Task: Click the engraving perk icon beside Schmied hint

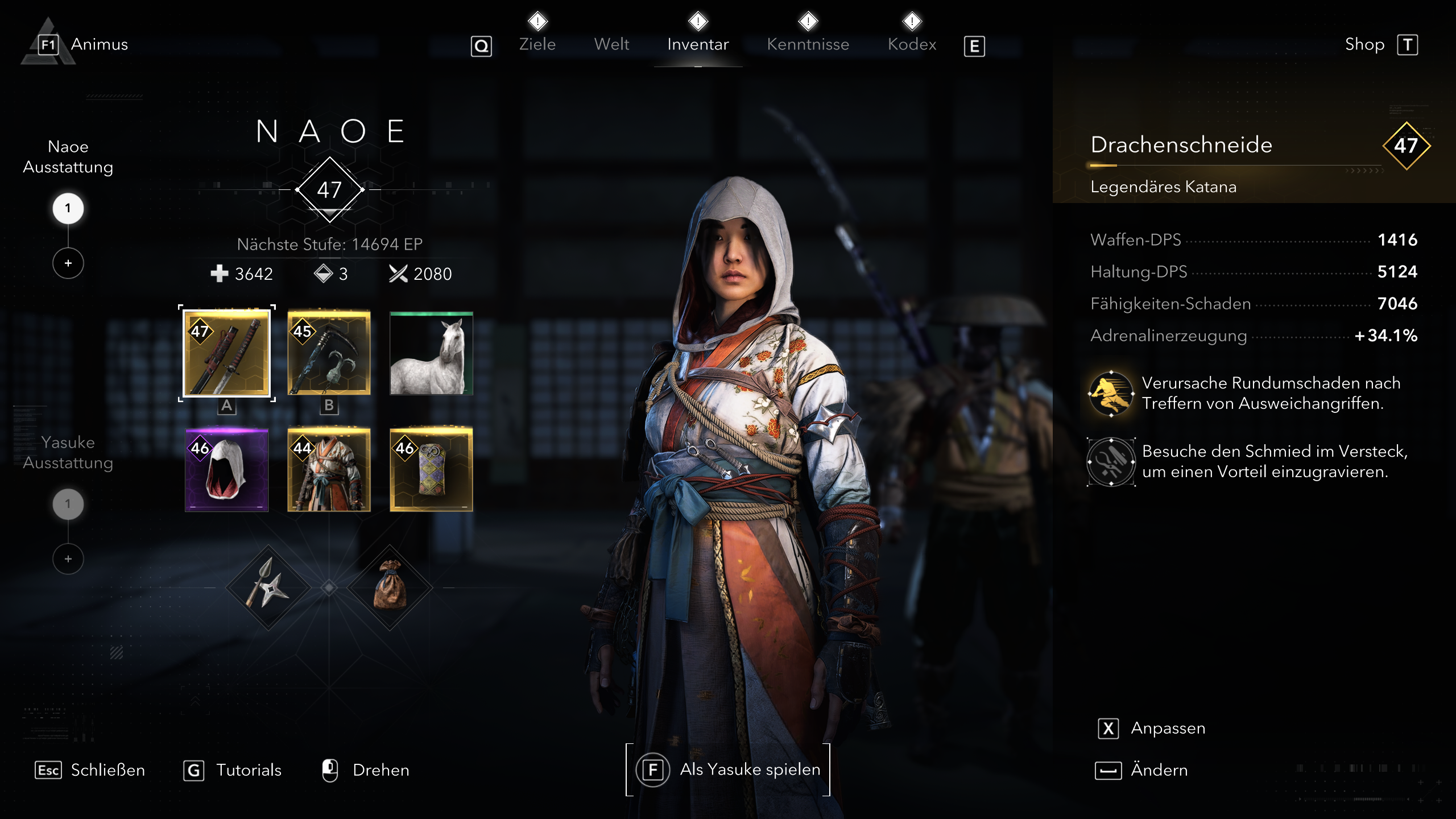Action: 1111,462
